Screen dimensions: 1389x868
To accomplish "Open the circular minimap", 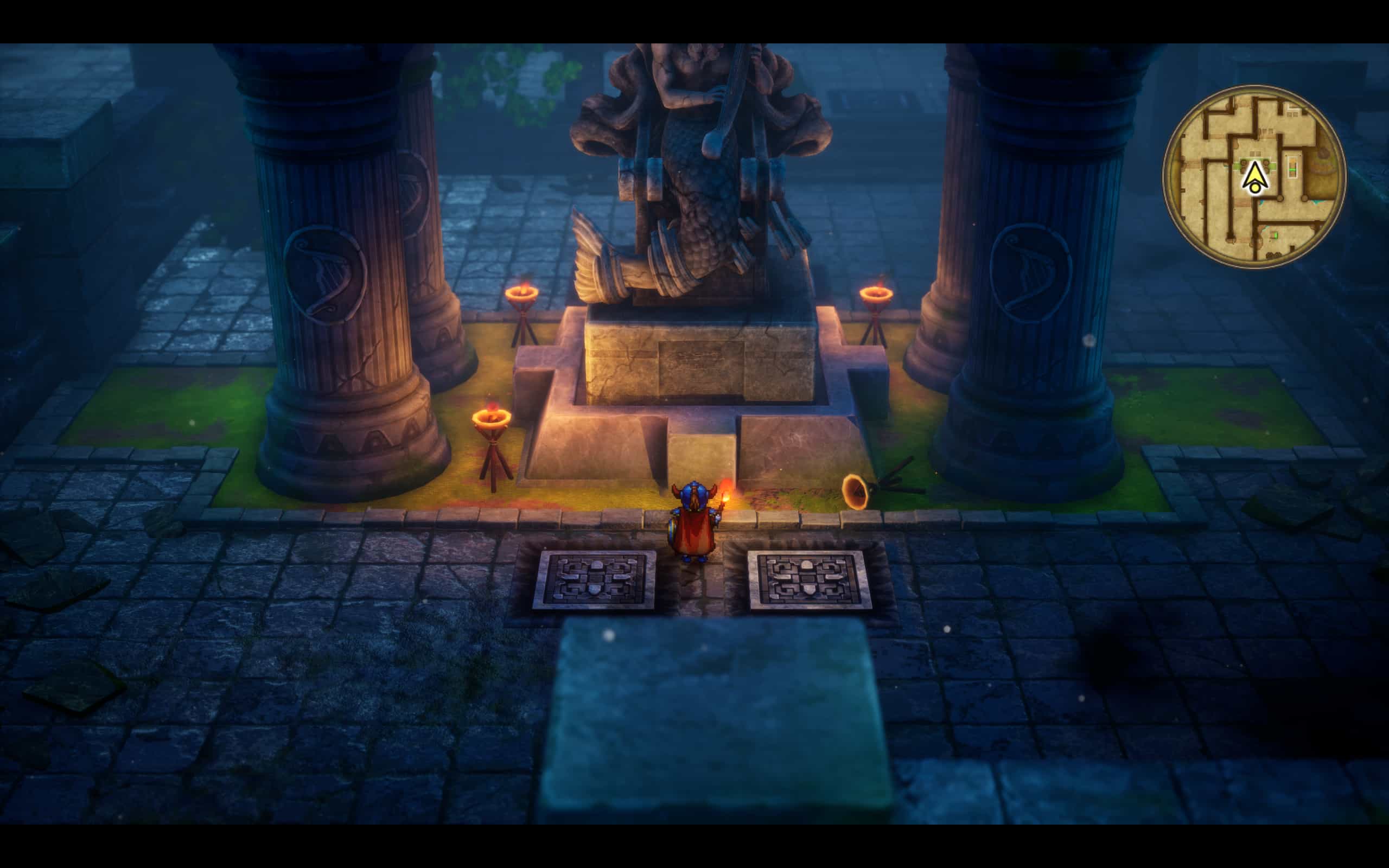I will tap(1254, 176).
